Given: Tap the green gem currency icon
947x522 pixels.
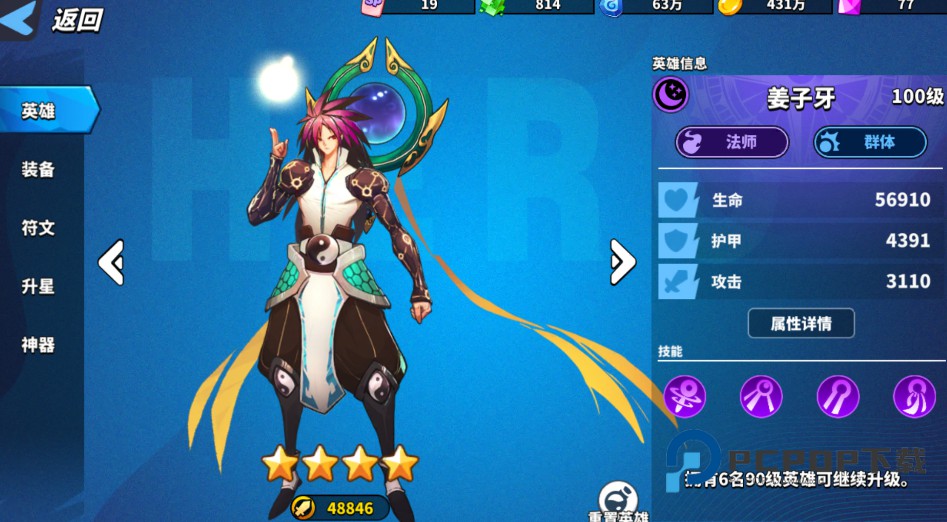Looking at the screenshot, I should point(492,6).
